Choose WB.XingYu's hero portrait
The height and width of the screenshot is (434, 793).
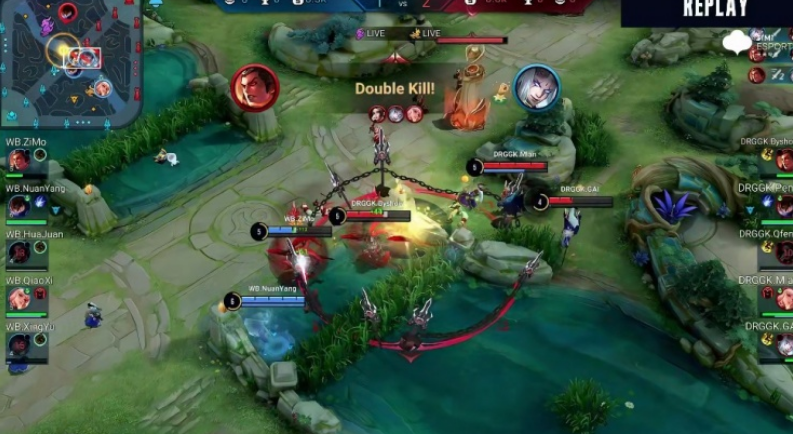[18, 345]
